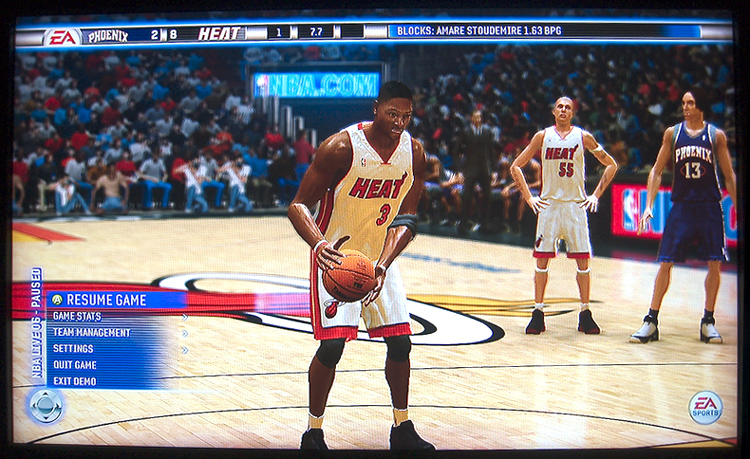The width and height of the screenshot is (750, 459).
Task: Select Exit Demo
Action: tap(75, 381)
